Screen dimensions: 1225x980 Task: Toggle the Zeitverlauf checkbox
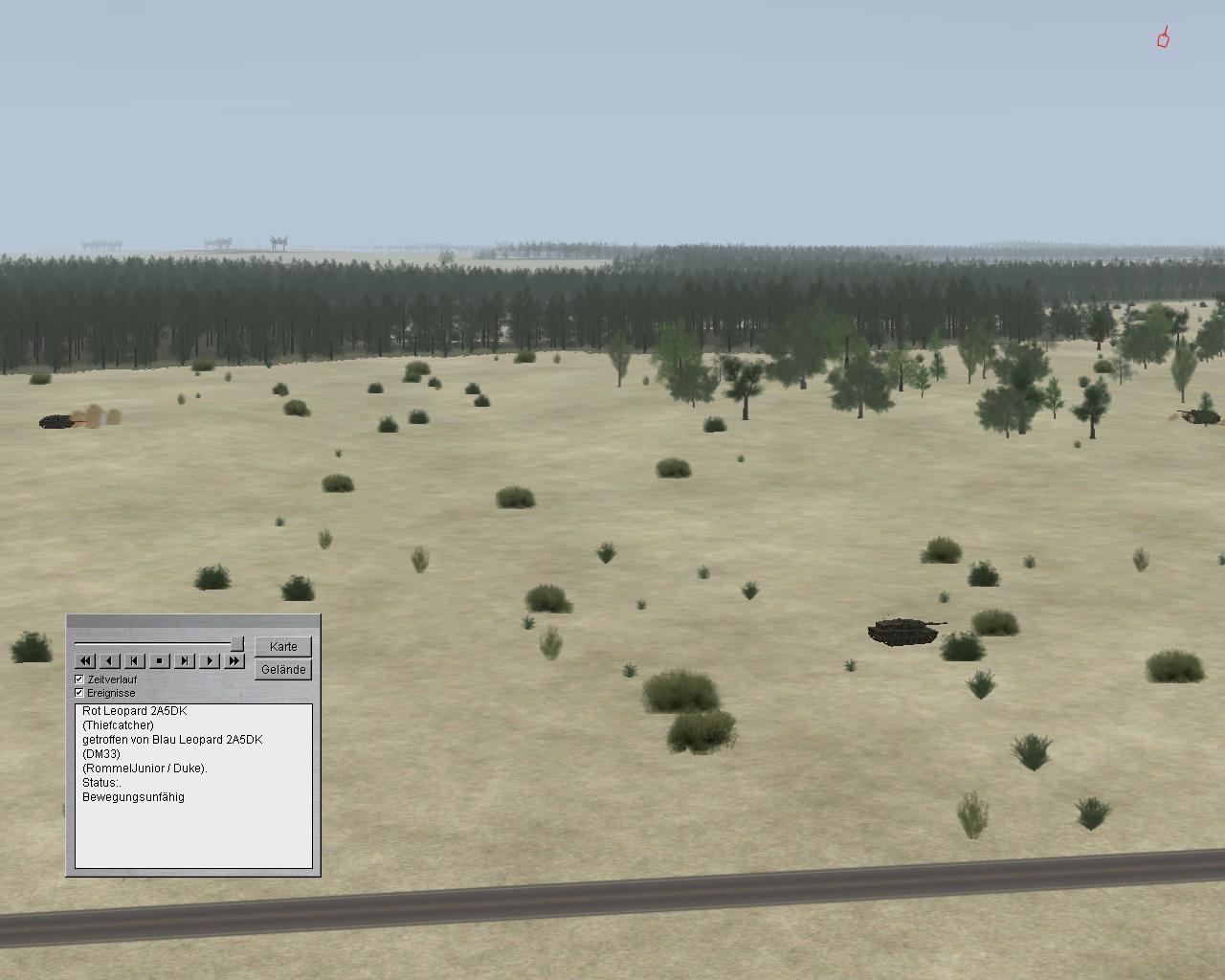point(79,679)
